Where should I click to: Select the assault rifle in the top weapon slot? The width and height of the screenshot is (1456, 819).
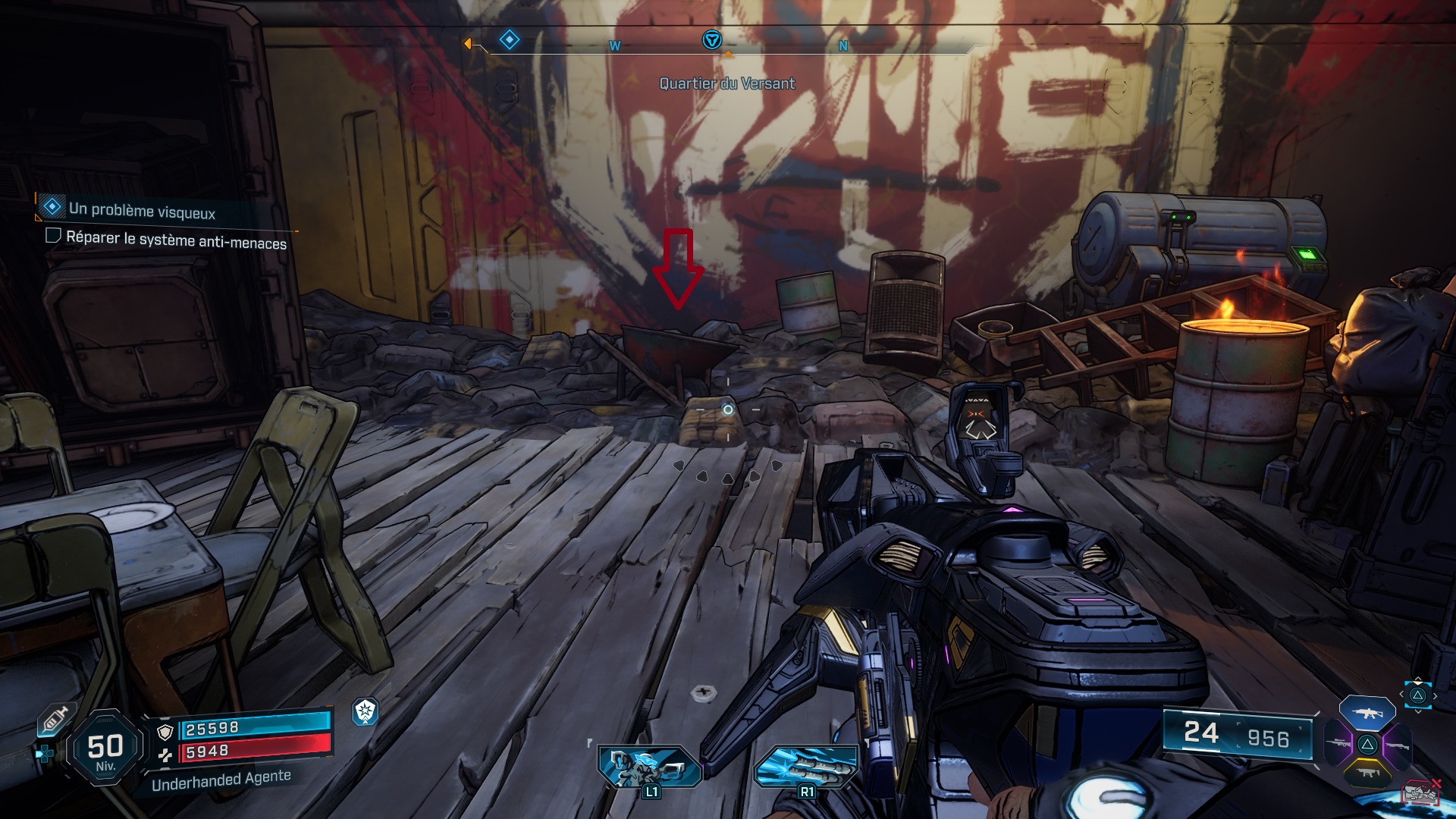point(1367,713)
